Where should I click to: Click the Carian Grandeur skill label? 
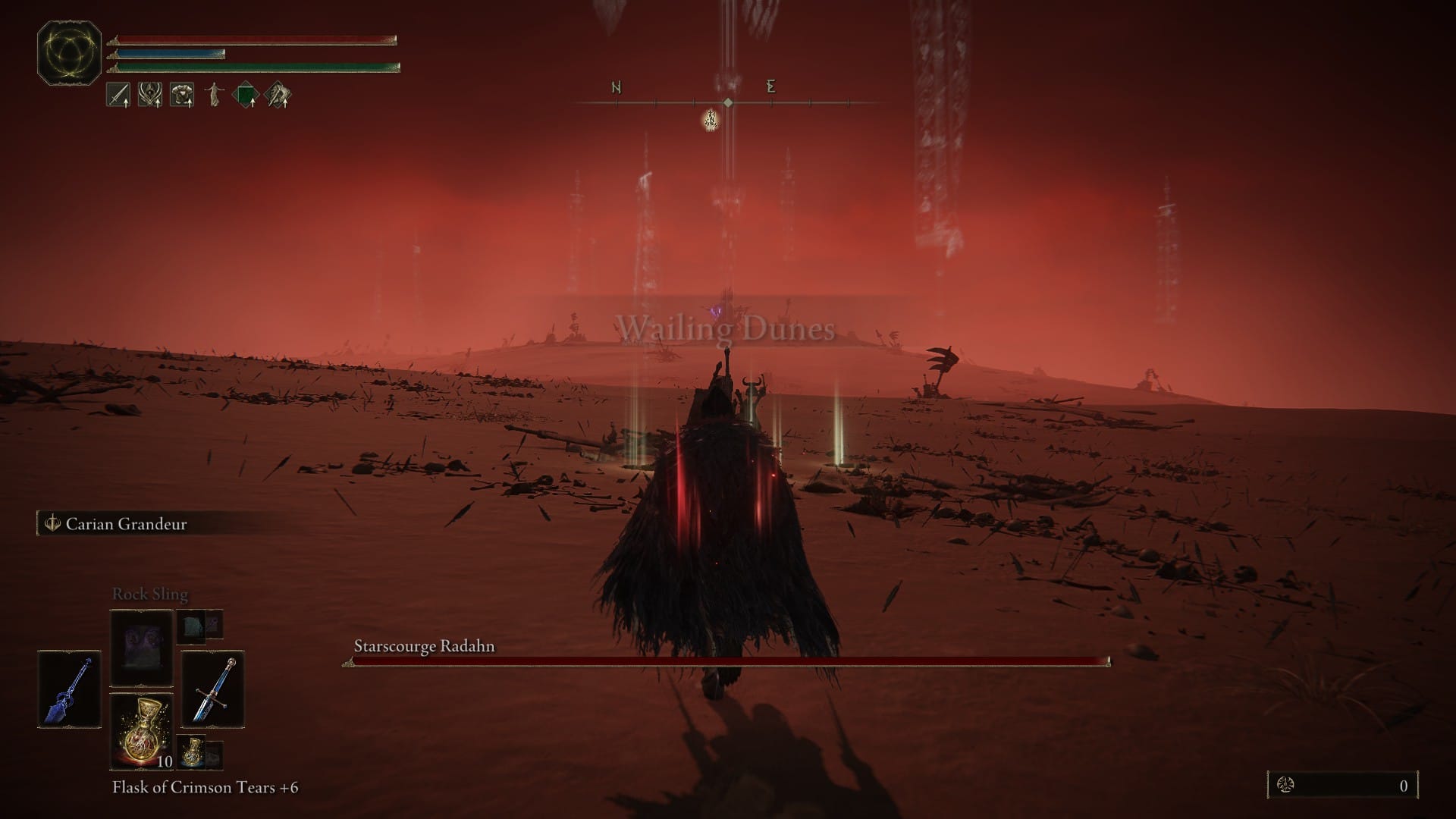click(x=126, y=524)
